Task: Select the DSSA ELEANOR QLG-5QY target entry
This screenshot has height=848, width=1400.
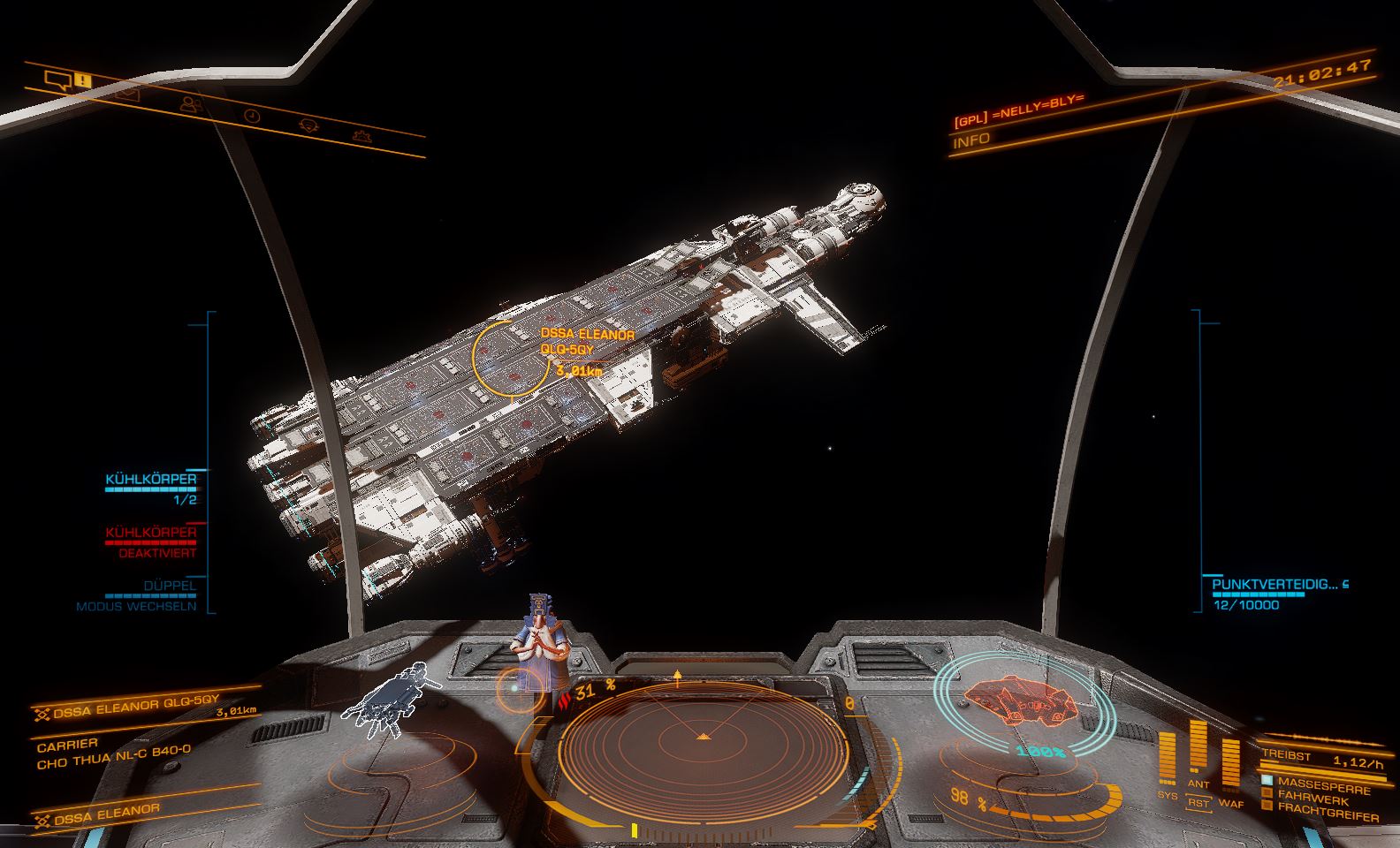Action: (x=133, y=707)
